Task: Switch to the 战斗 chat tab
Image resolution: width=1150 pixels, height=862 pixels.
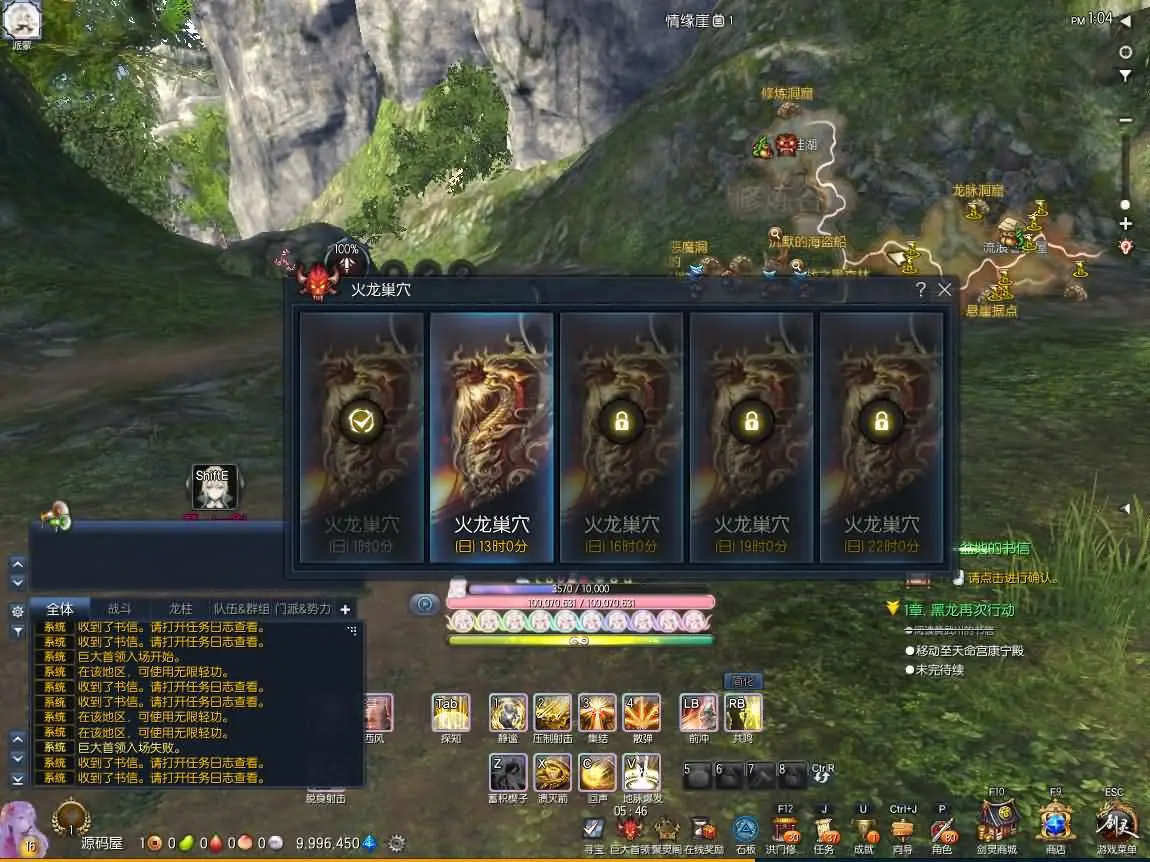Action: 119,609
